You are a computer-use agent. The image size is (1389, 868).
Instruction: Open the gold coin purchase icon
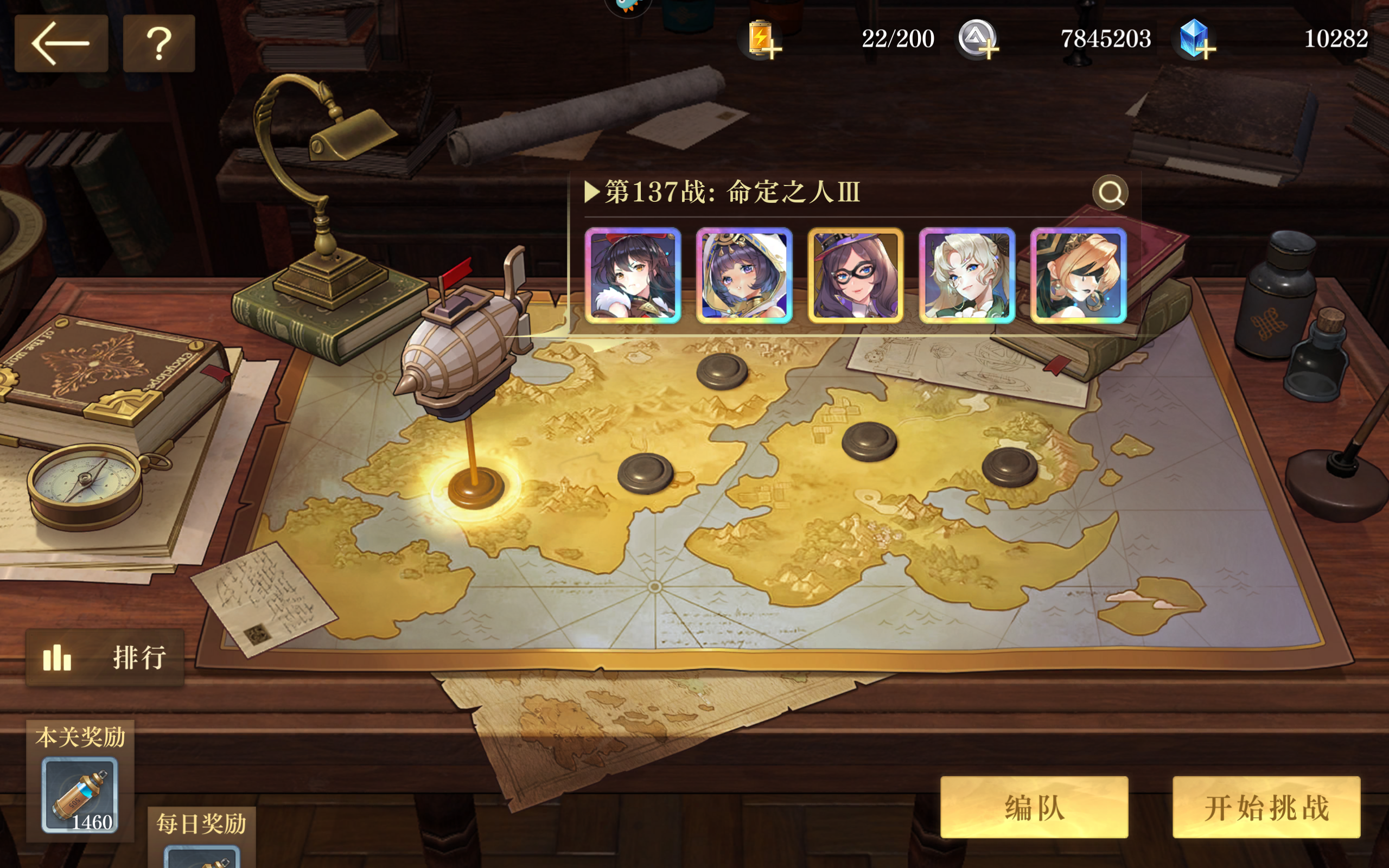point(978,39)
